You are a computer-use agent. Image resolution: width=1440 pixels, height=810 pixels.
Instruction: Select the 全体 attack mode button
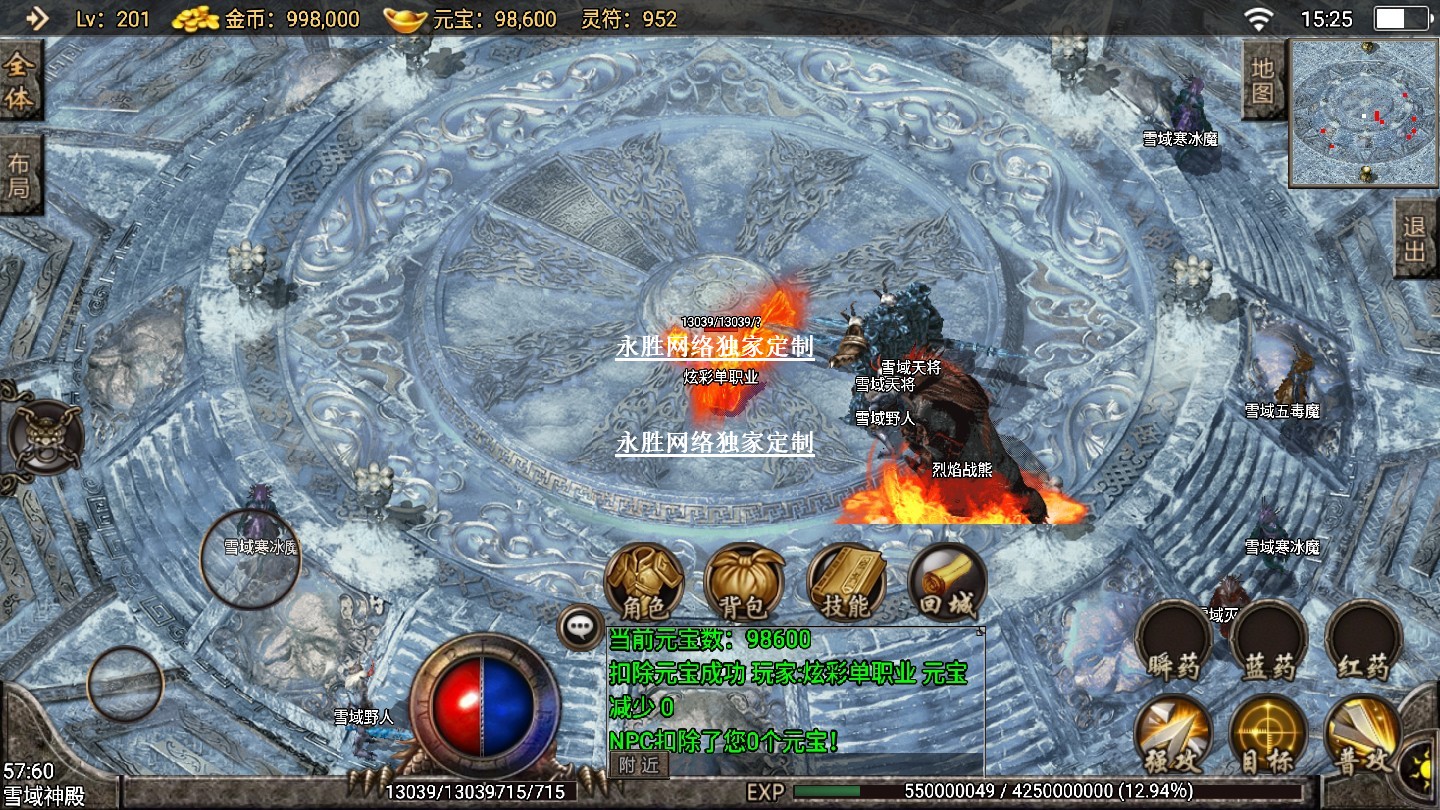coord(20,81)
